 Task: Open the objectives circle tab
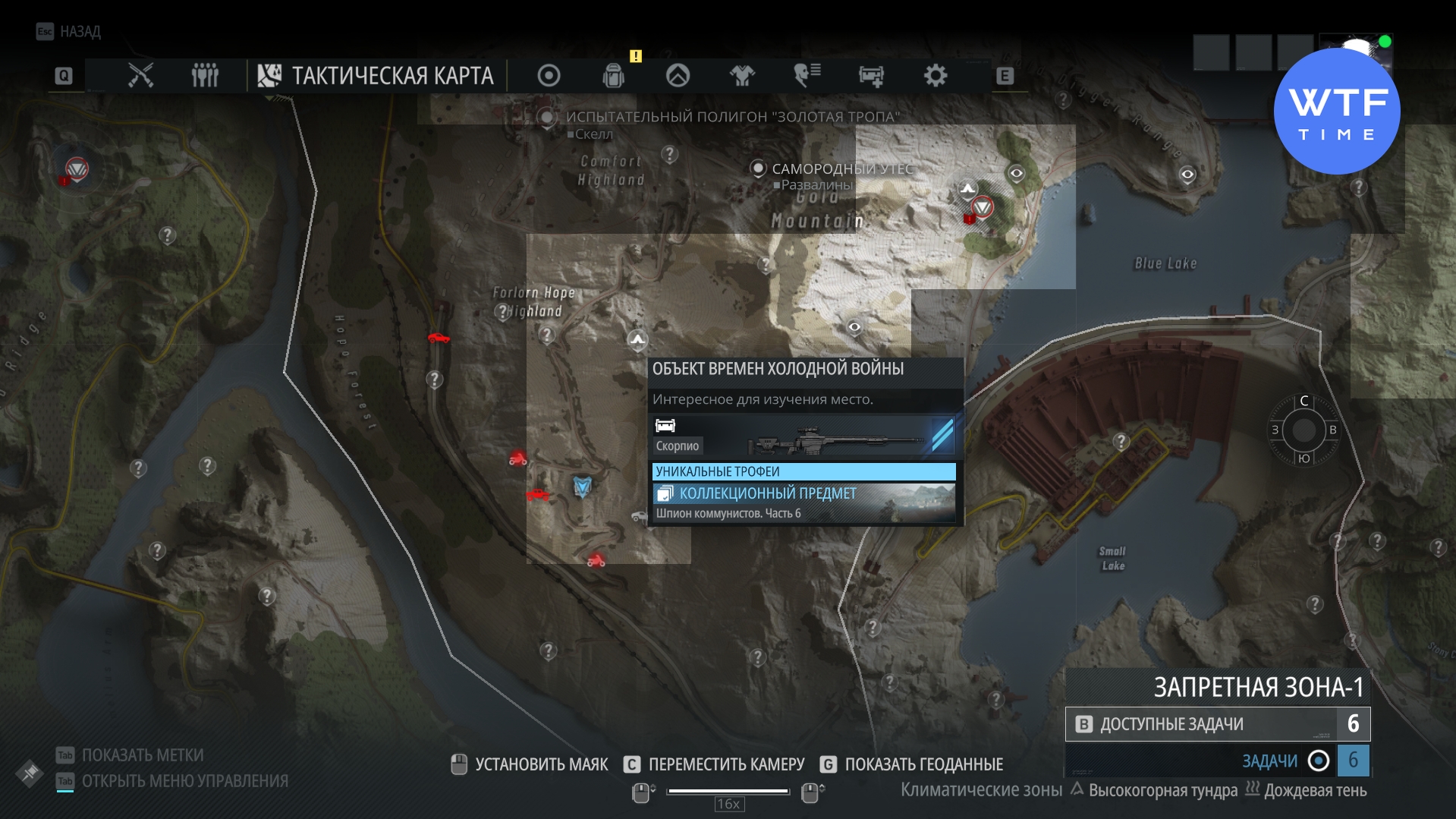point(549,75)
